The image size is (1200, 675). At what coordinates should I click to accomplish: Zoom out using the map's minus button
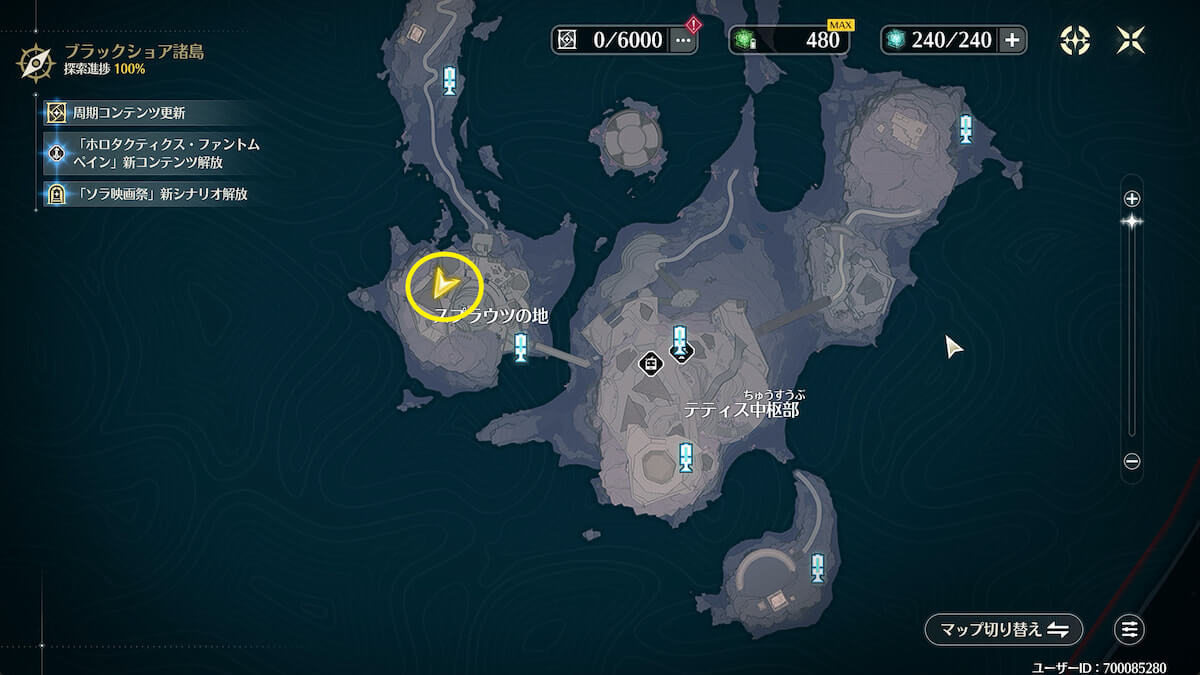[x=1132, y=462]
